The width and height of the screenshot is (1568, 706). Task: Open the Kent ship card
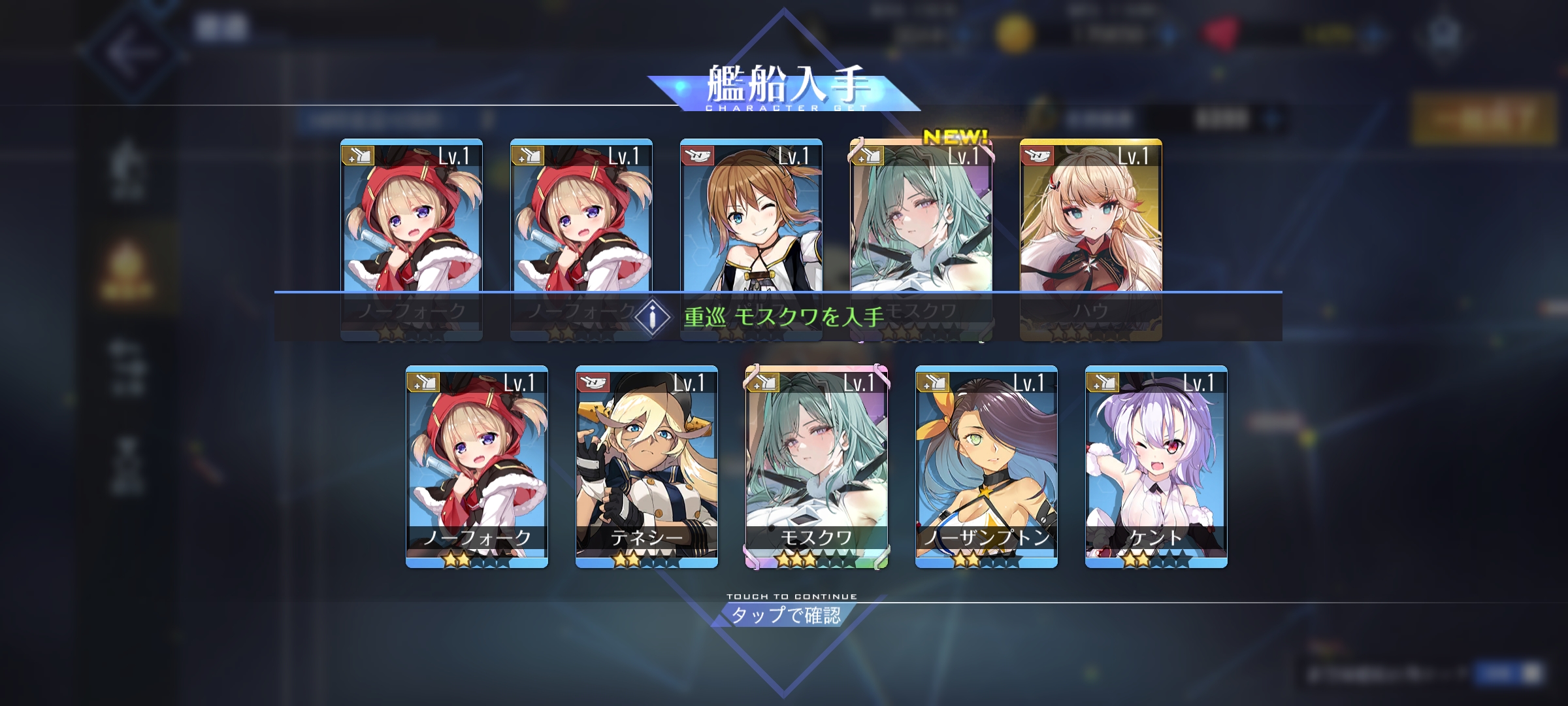point(1156,466)
